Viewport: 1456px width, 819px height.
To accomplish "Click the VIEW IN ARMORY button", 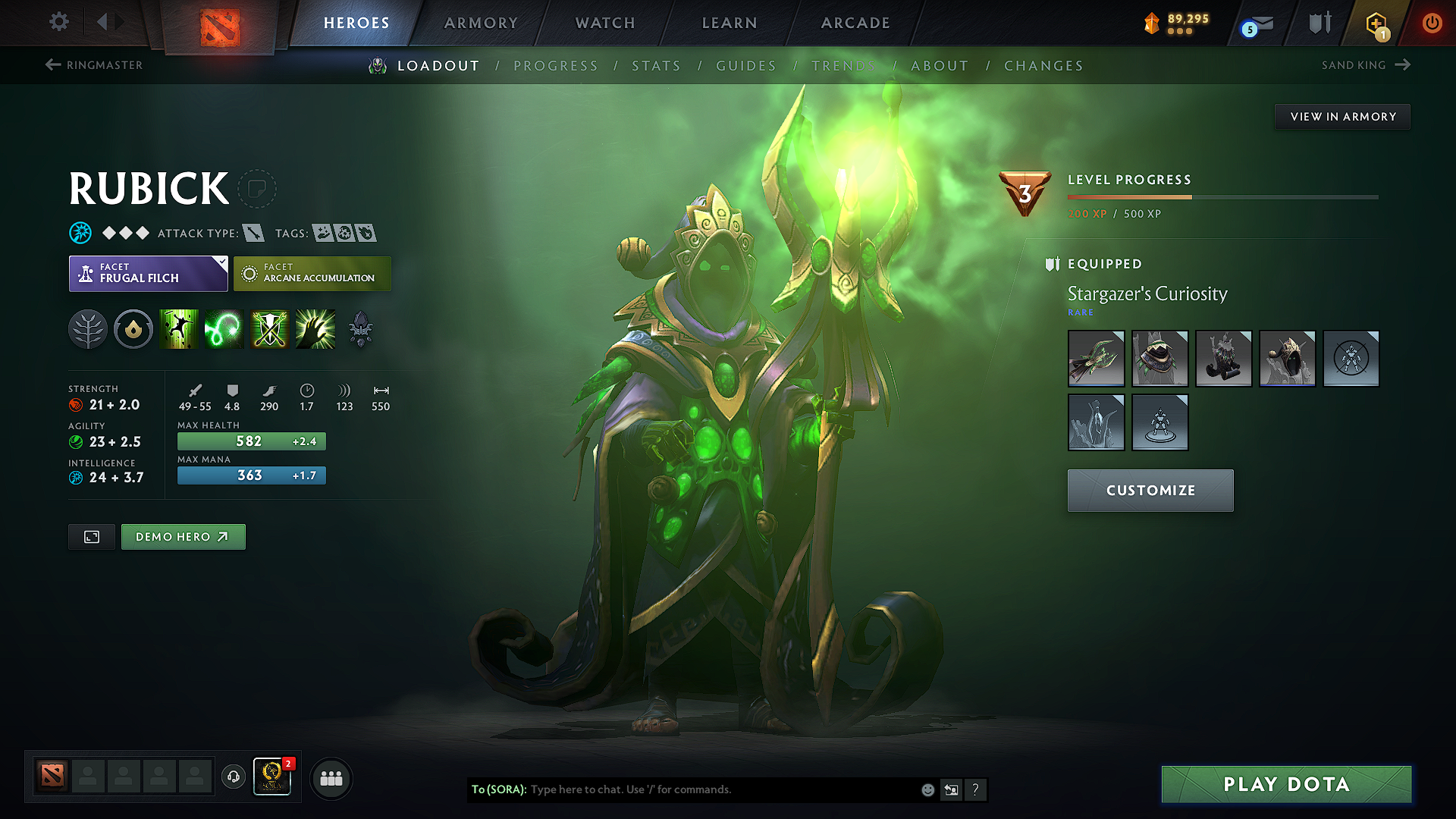I will pos(1341,116).
